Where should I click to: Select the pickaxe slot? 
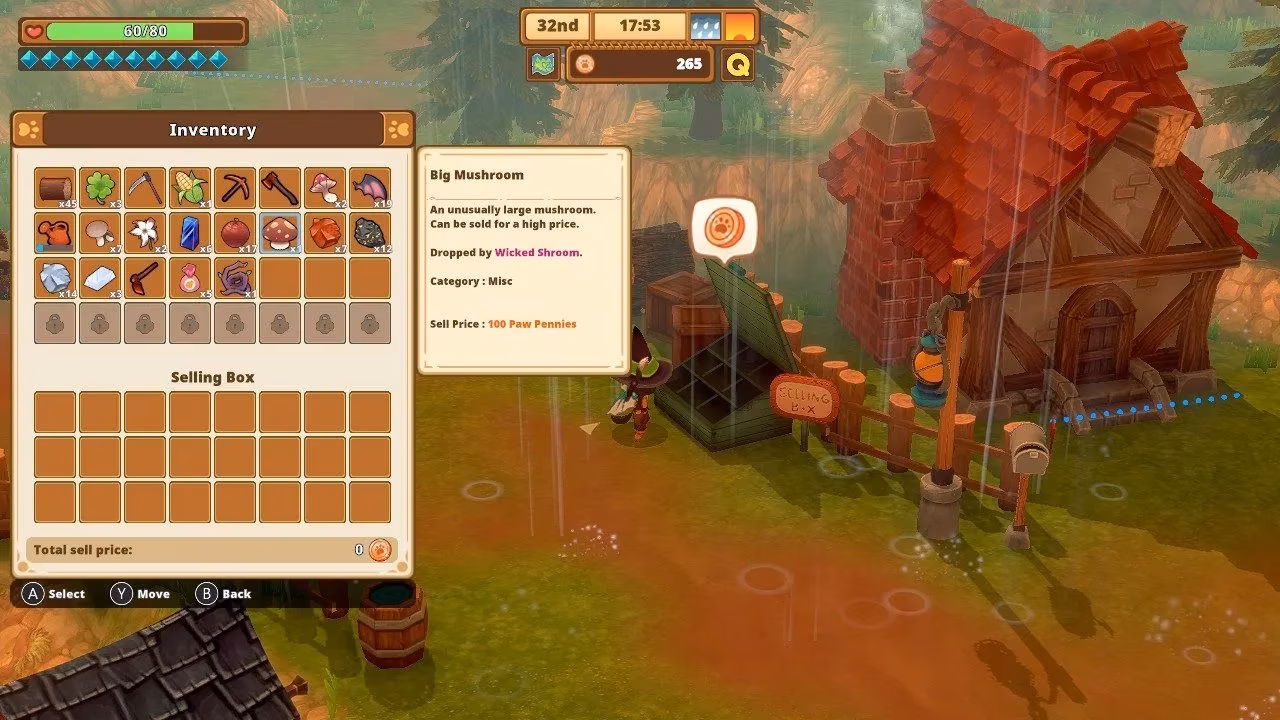(x=235, y=188)
